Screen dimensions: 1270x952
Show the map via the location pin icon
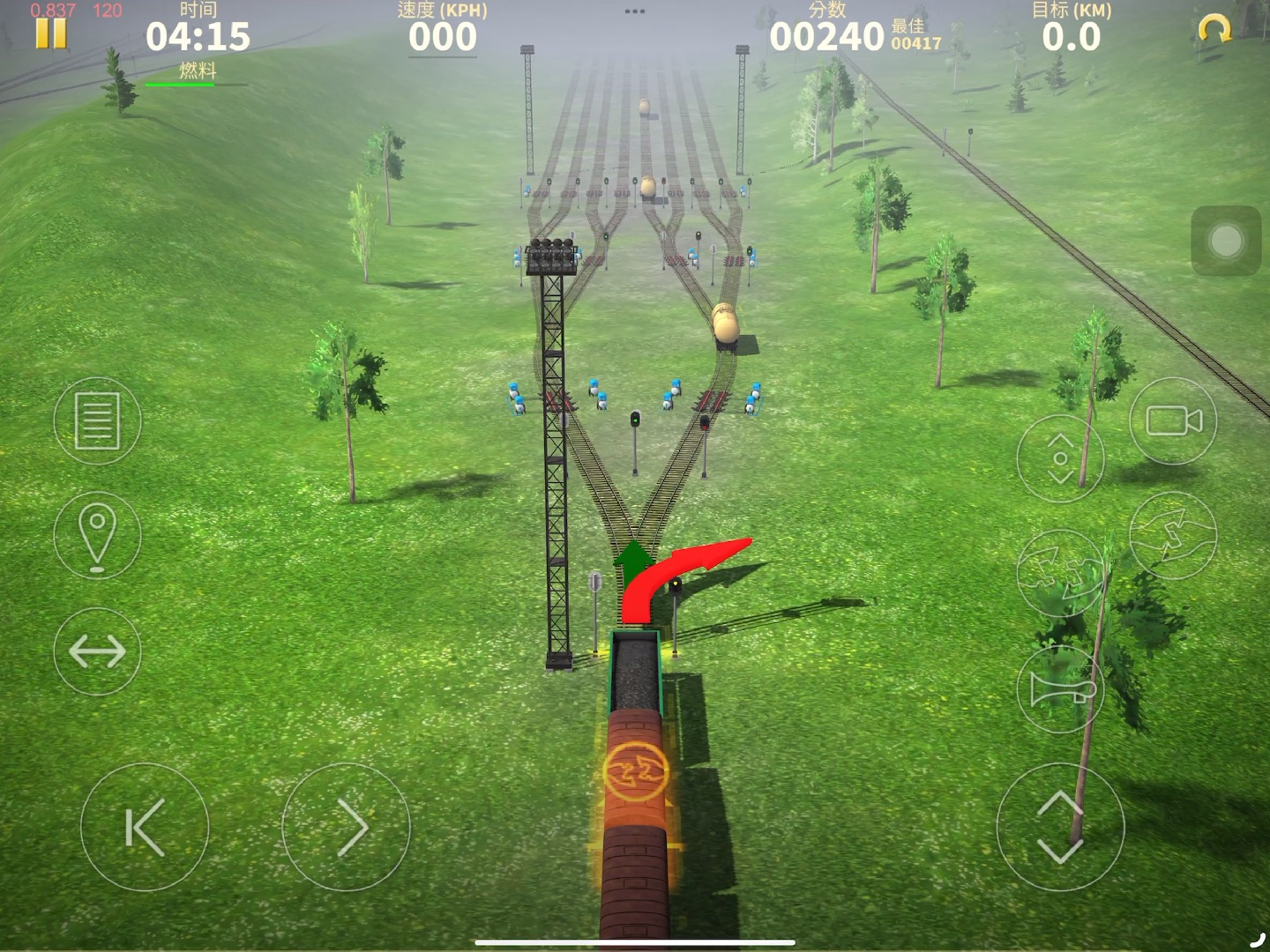(x=97, y=535)
